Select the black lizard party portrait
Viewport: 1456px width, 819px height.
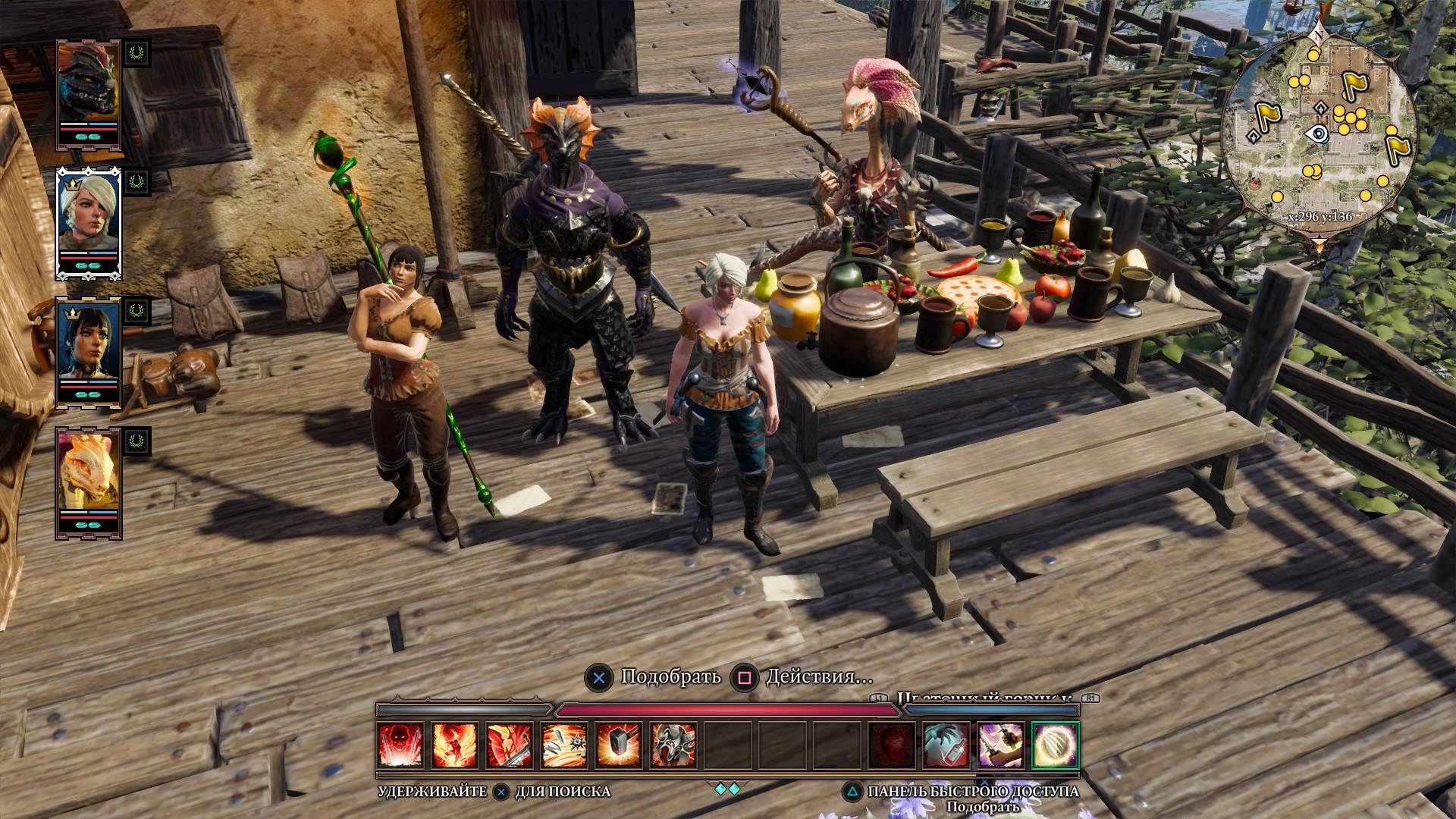[89, 87]
